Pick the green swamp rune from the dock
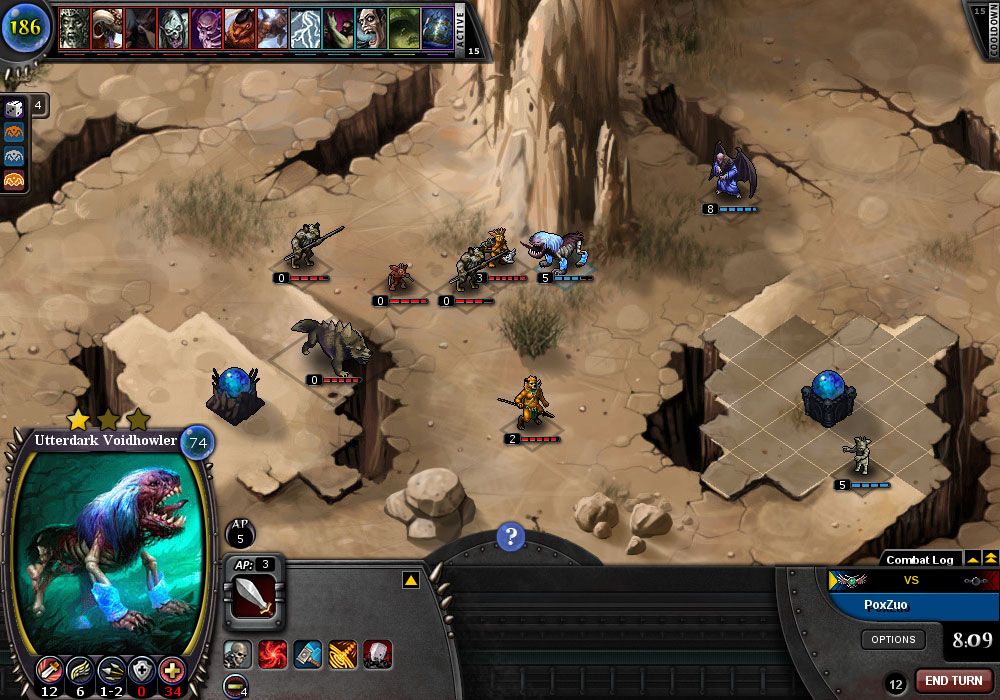This screenshot has height=700, width=1000. [x=403, y=30]
